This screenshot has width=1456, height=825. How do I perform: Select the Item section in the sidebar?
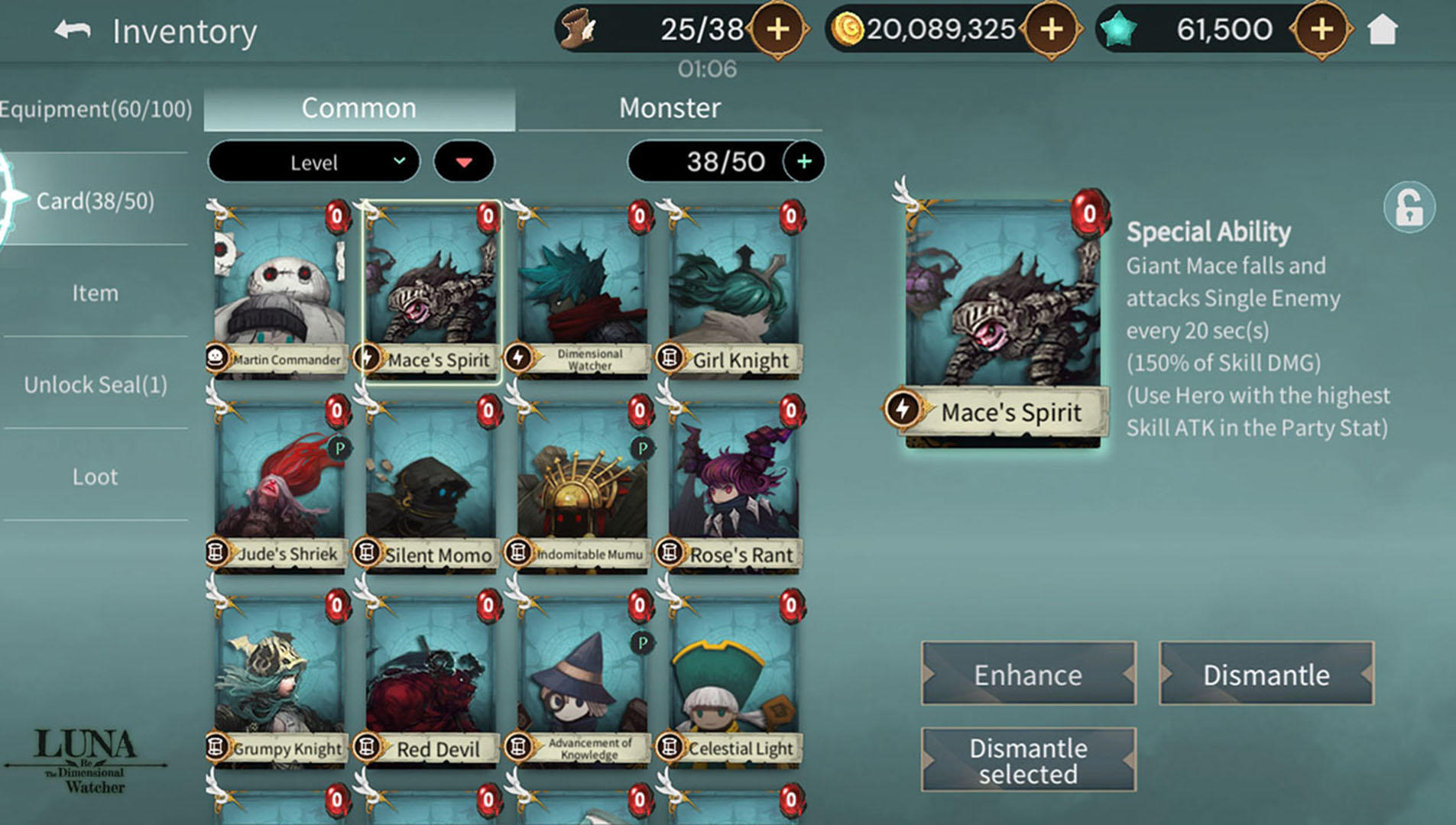coord(93,293)
